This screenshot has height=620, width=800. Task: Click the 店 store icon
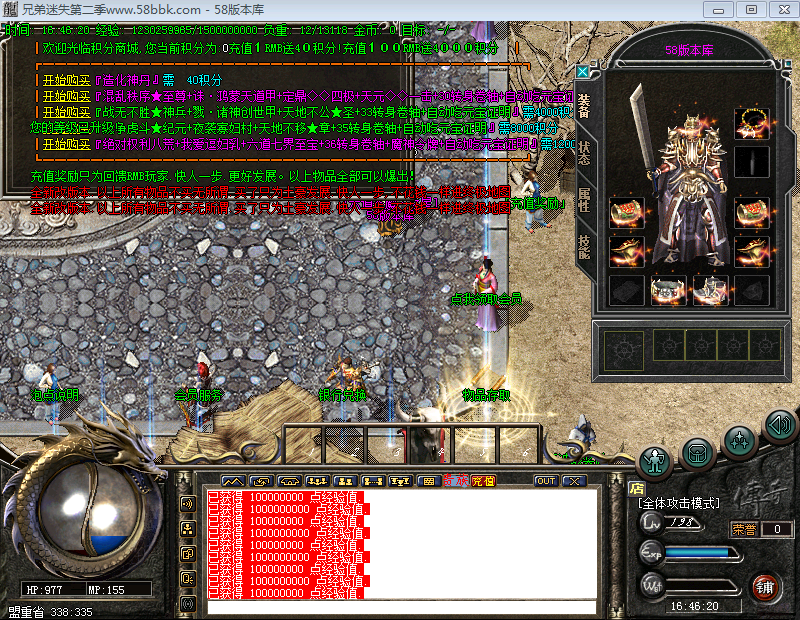pos(637,489)
